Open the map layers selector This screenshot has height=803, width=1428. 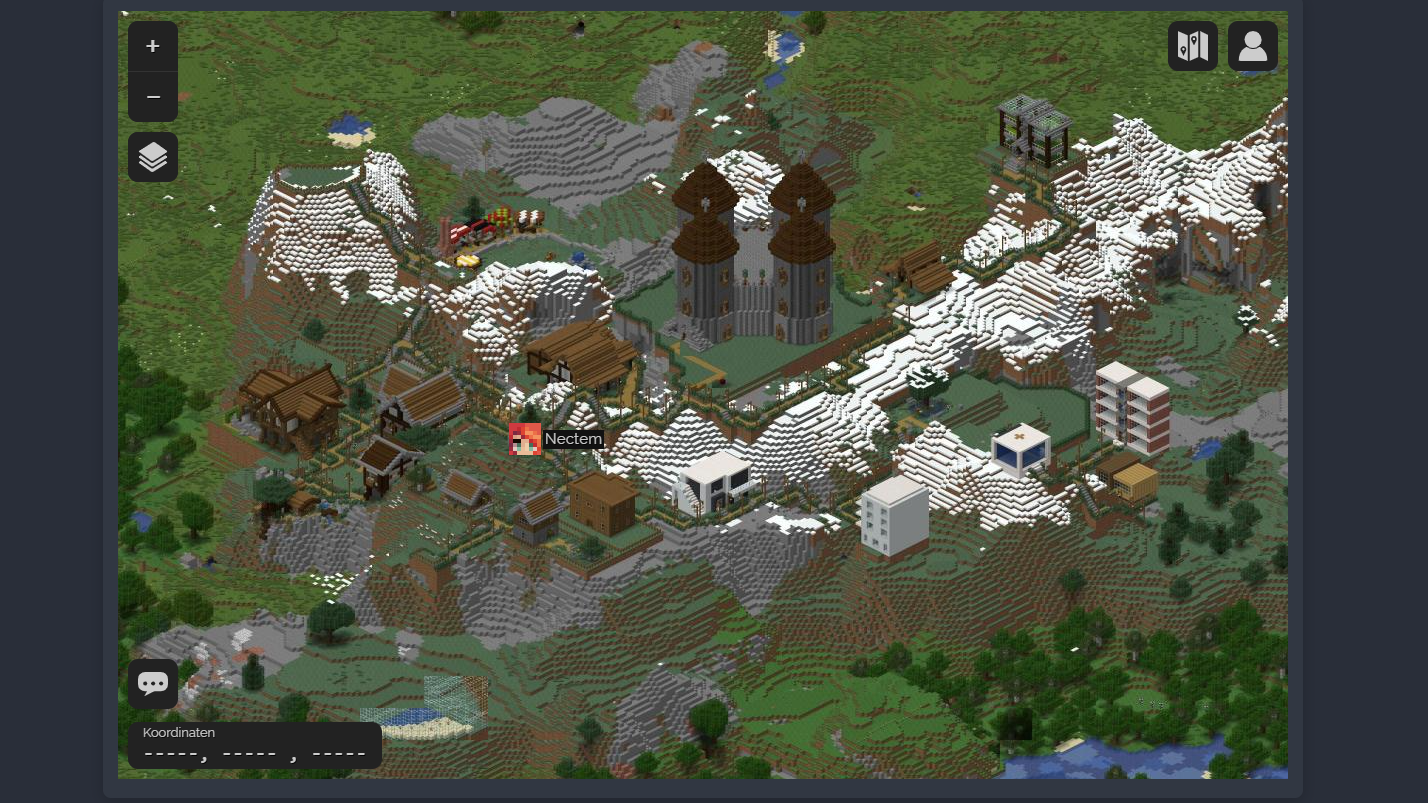[x=153, y=157]
